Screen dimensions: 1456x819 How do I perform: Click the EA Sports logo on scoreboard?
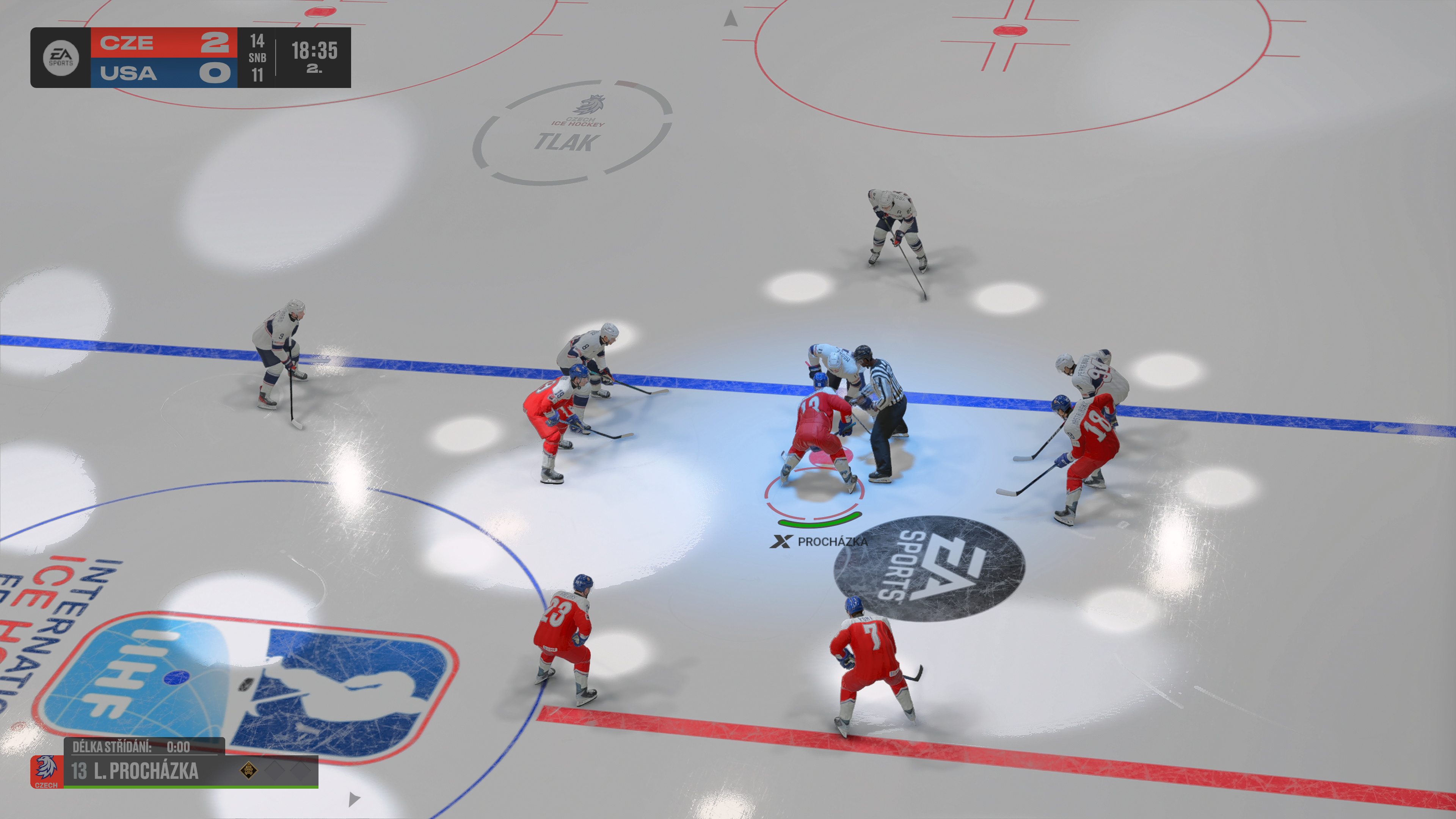[61, 57]
